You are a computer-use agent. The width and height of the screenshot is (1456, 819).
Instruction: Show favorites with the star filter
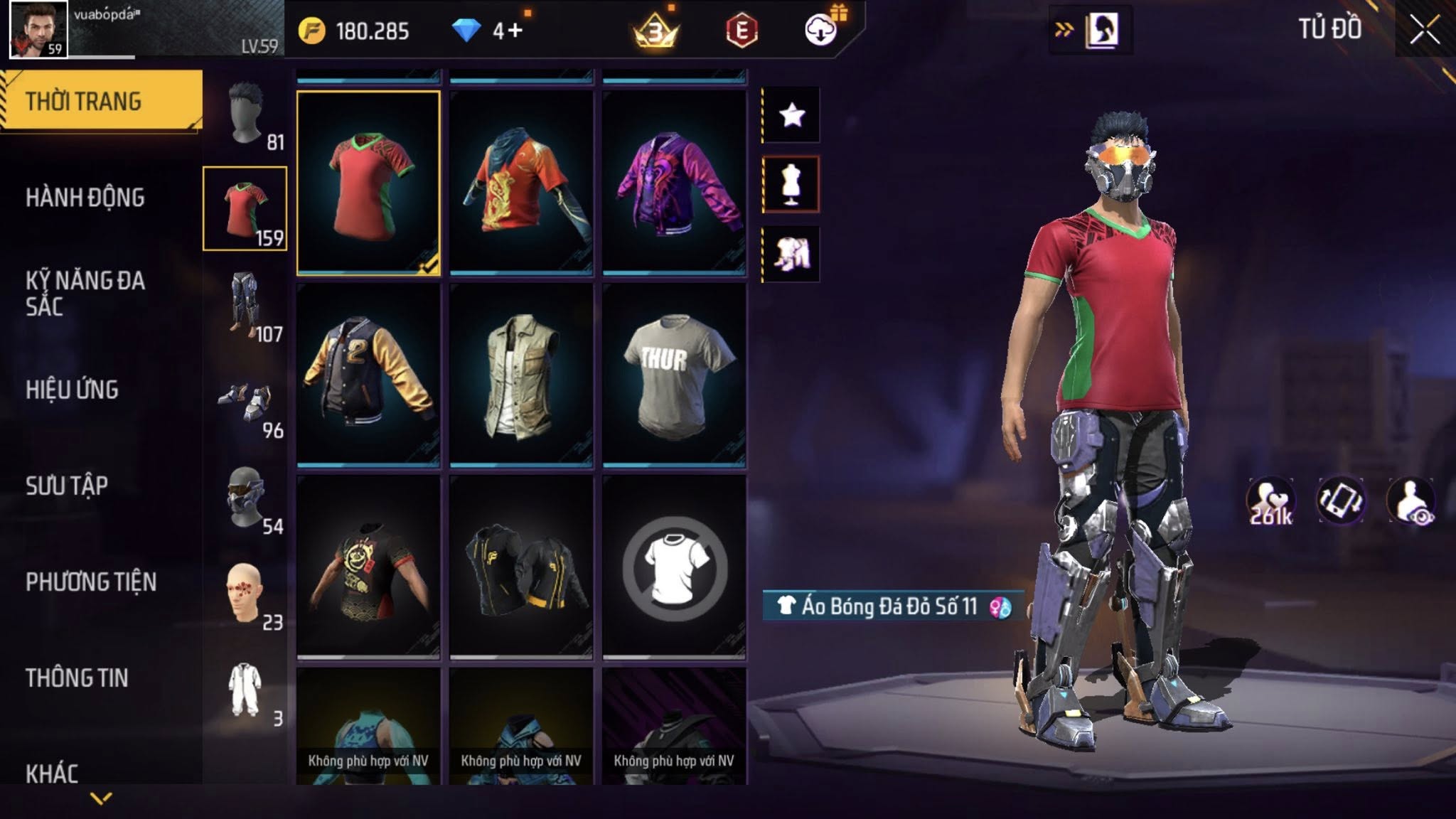791,115
